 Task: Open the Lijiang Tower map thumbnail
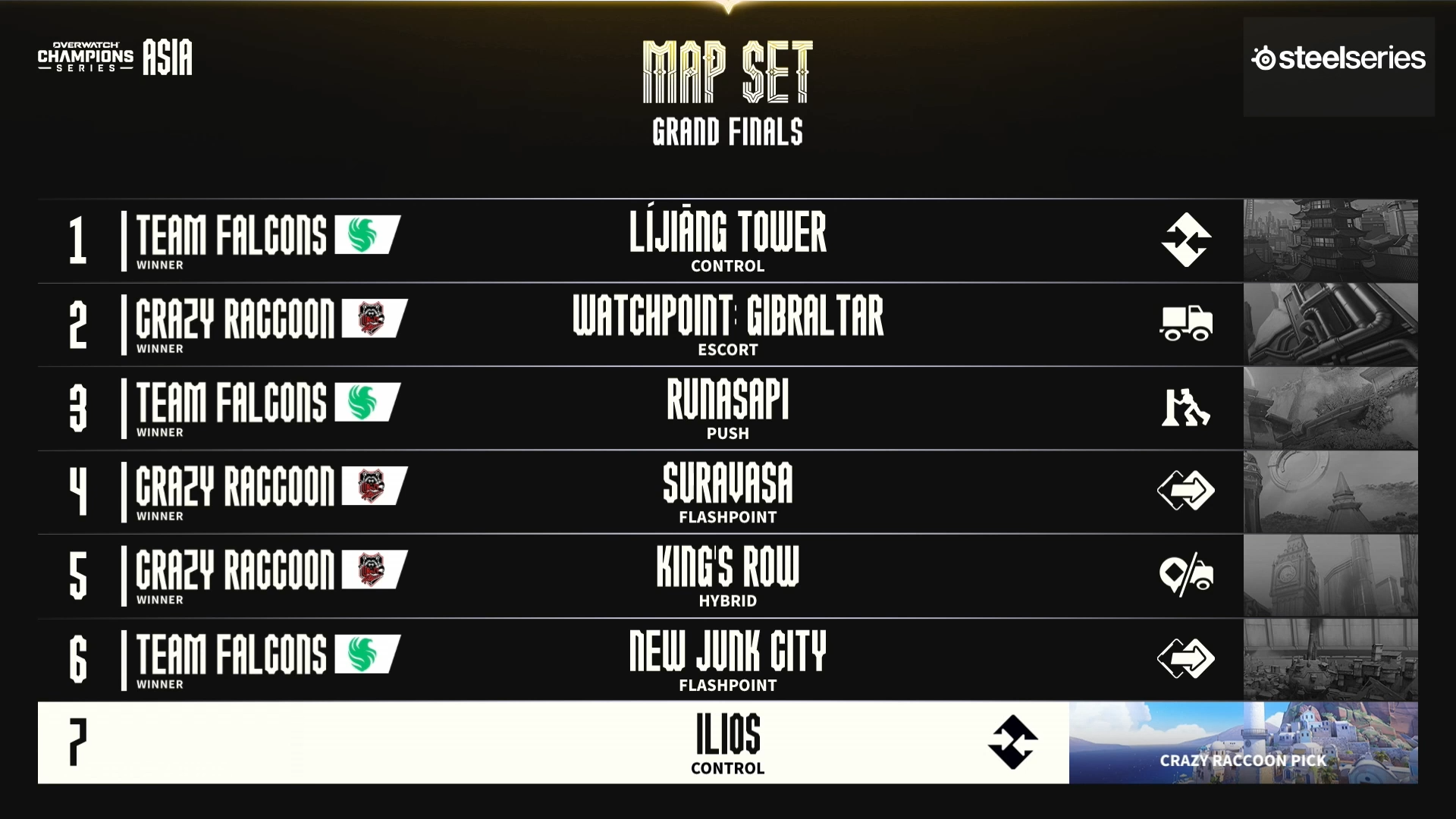1330,240
